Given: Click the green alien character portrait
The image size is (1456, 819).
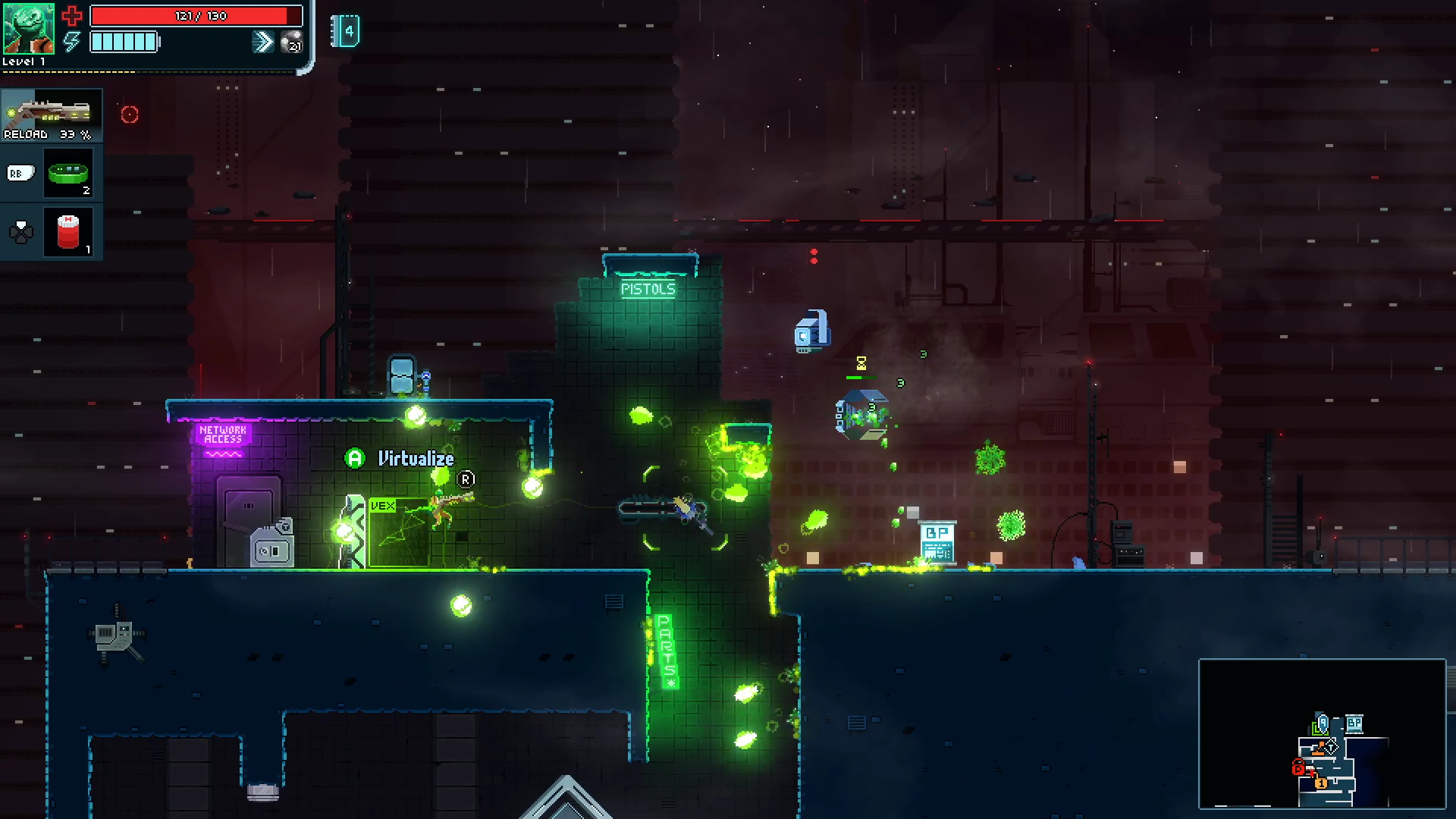Looking at the screenshot, I should click(x=28, y=28).
